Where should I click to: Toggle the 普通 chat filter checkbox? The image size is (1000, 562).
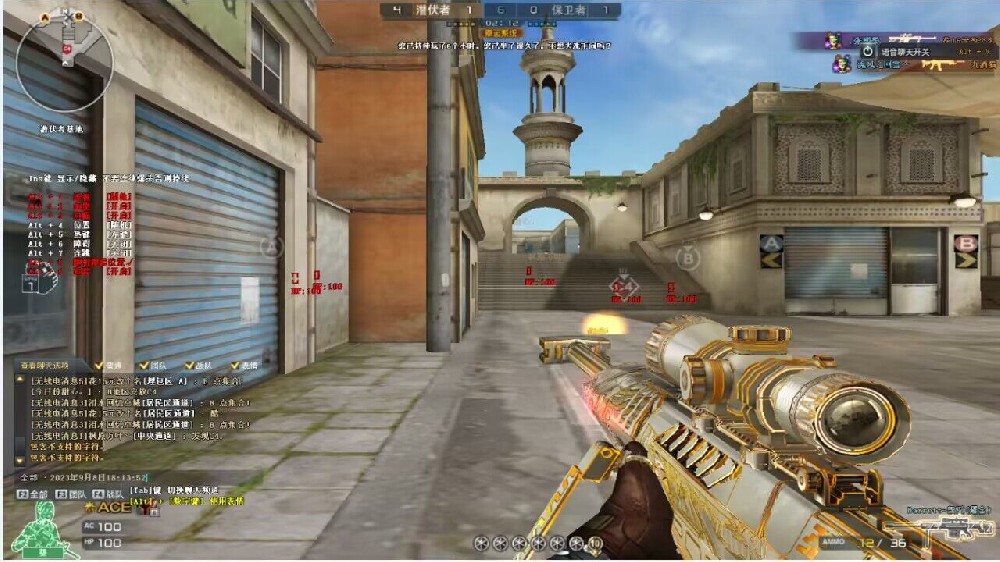point(99,366)
